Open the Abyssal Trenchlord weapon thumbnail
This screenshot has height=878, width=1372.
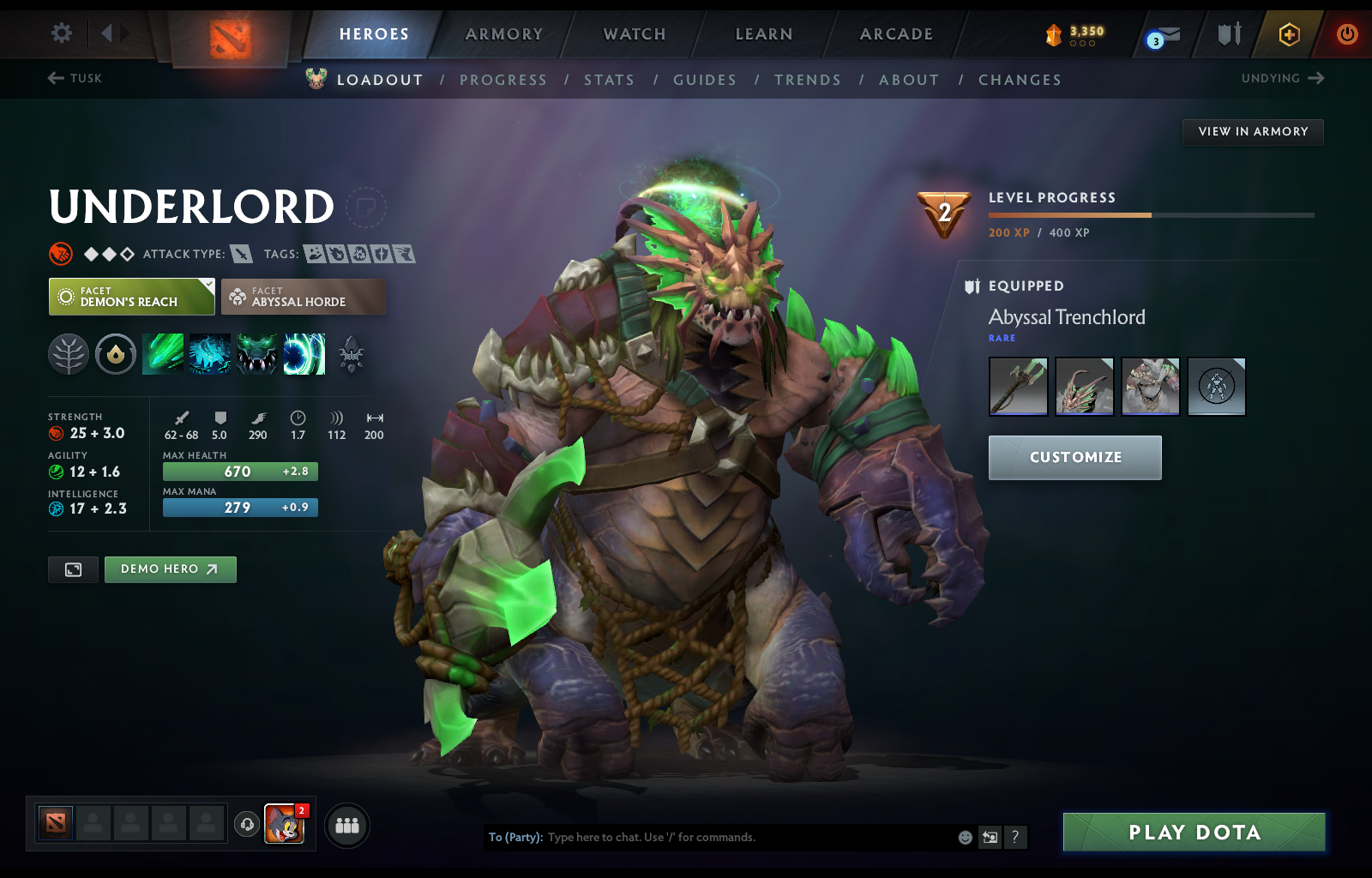point(1017,387)
